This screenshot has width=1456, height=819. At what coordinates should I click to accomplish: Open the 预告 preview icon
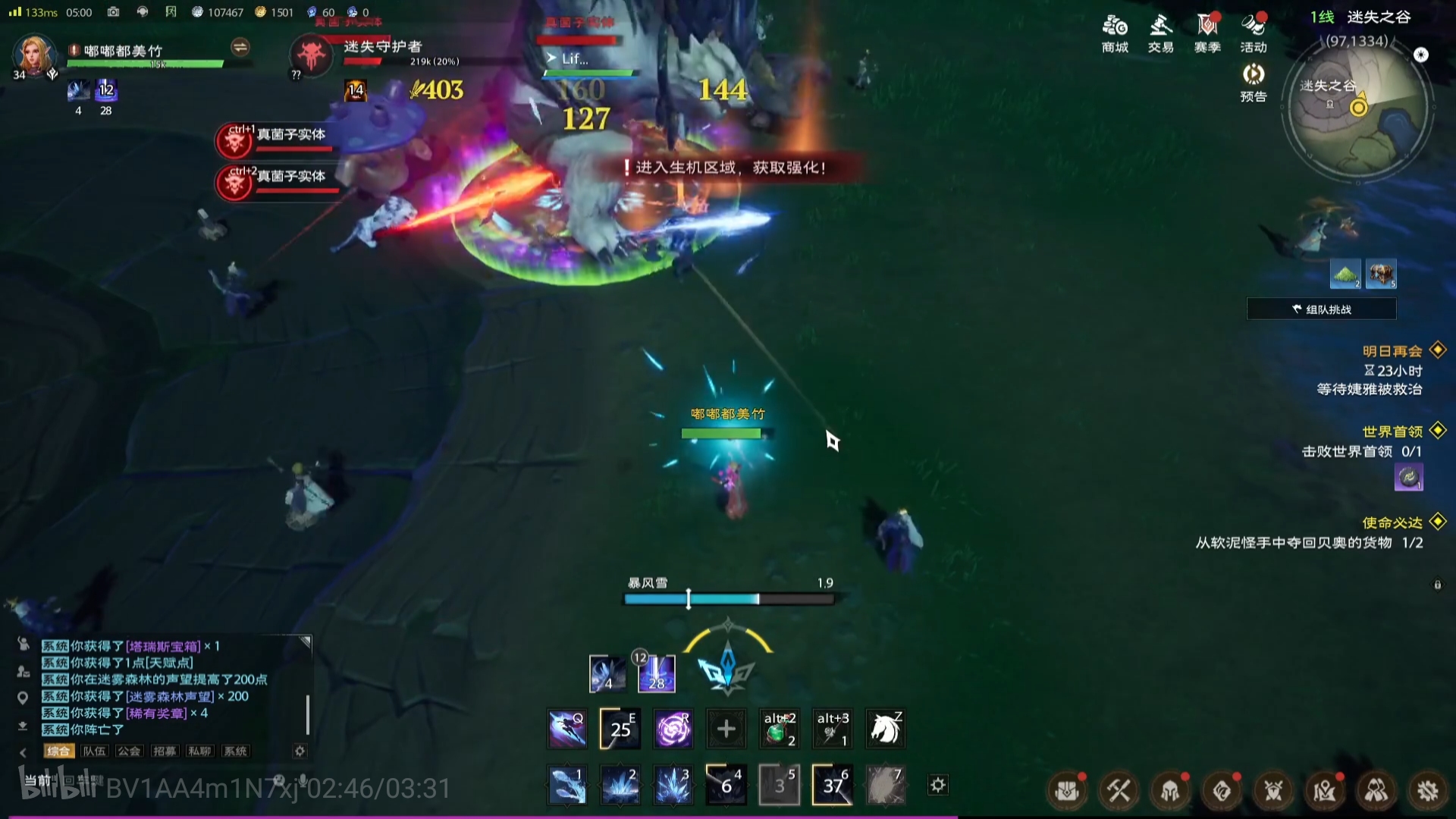[1254, 82]
